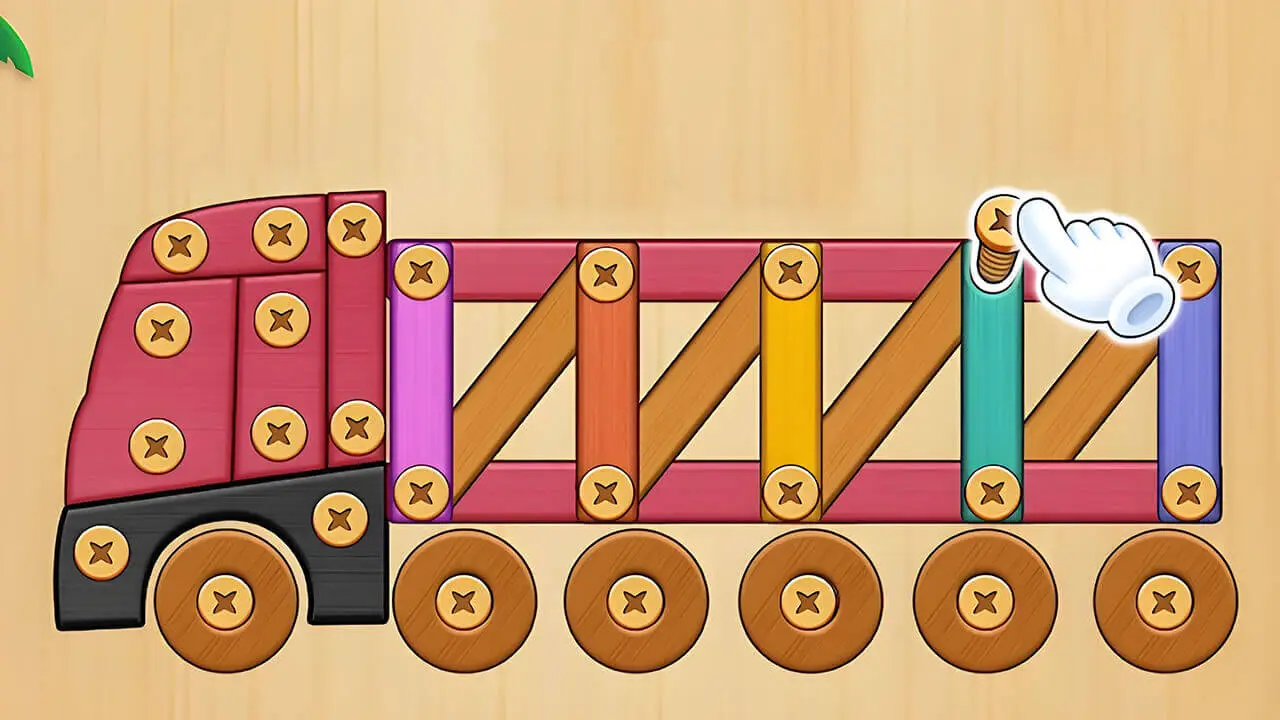Select the blue-purple bar's lower screw

pyautogui.click(x=1188, y=493)
